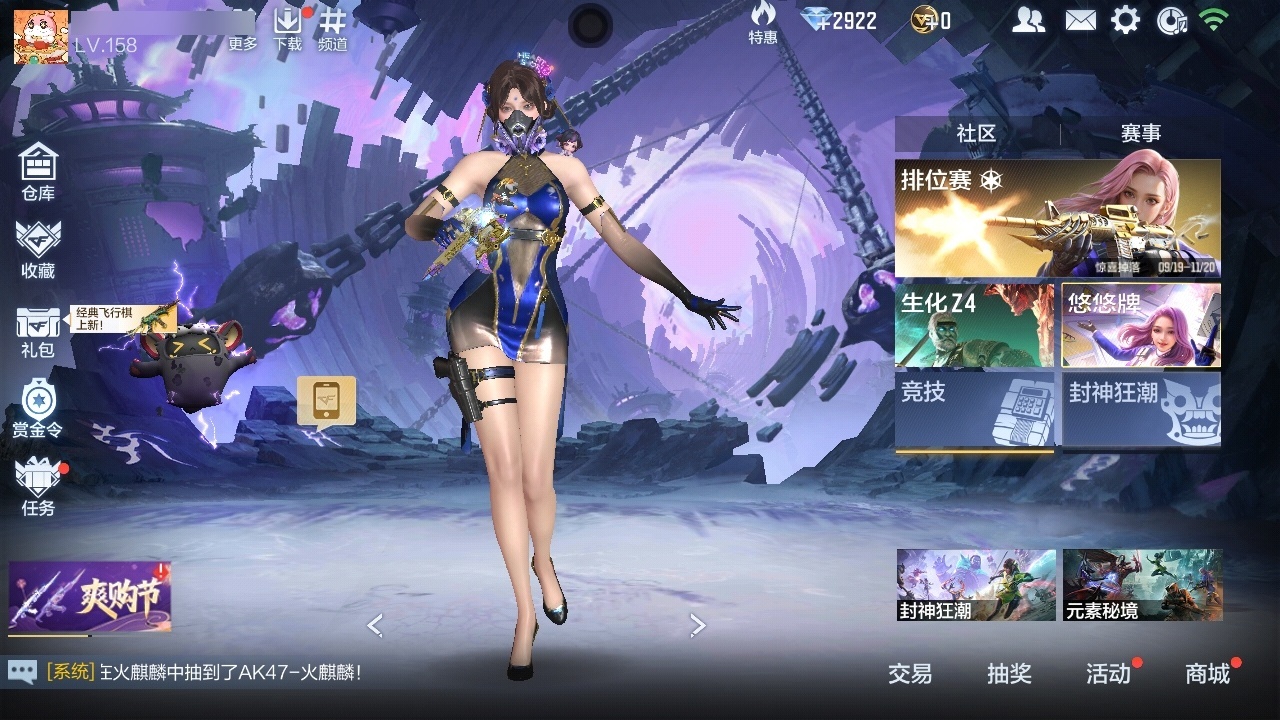Choose the 悠悠牌 mode tile
This screenshot has height=720, width=1280.
(1141, 325)
